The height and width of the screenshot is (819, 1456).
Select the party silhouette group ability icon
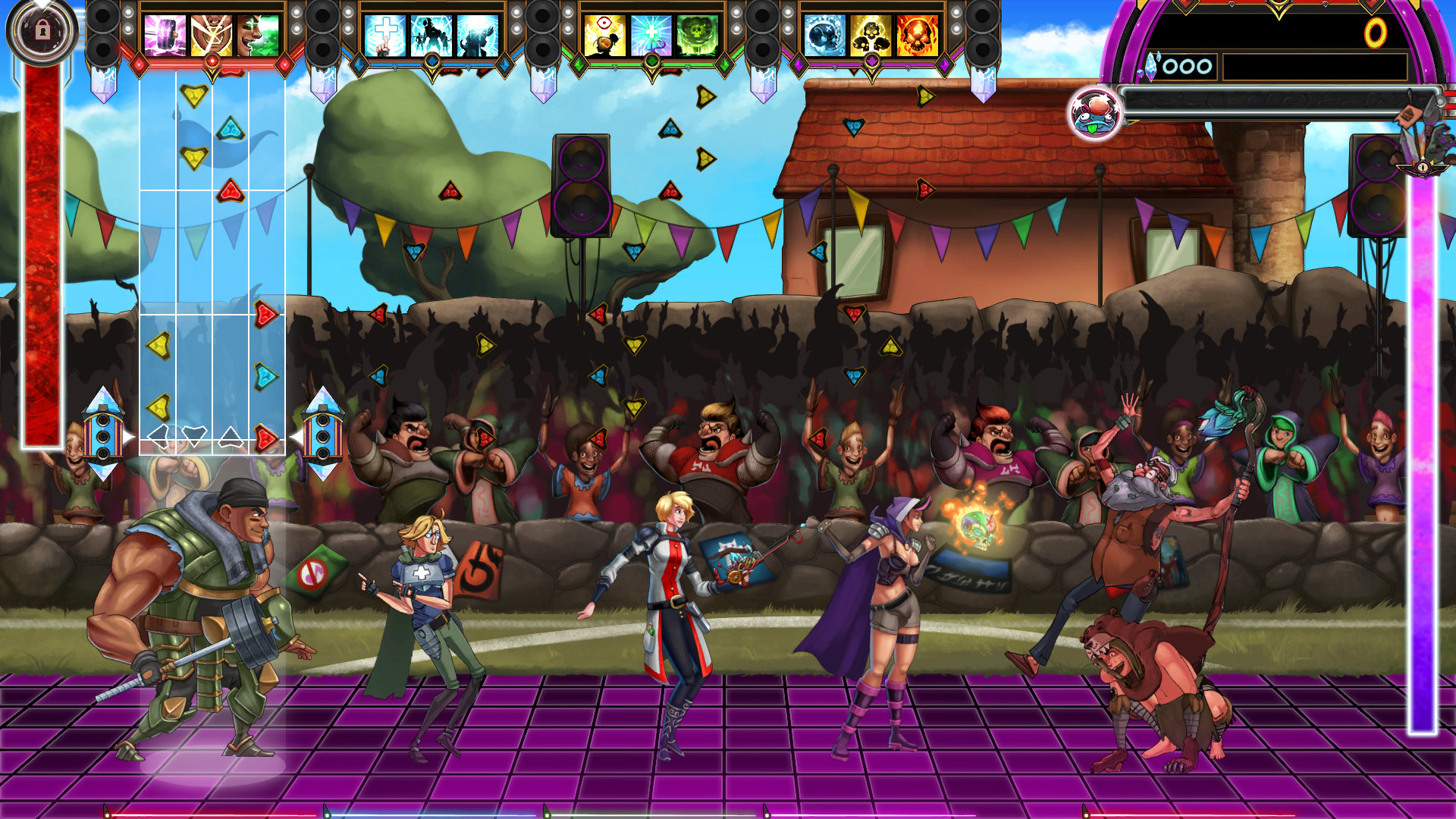[432, 34]
